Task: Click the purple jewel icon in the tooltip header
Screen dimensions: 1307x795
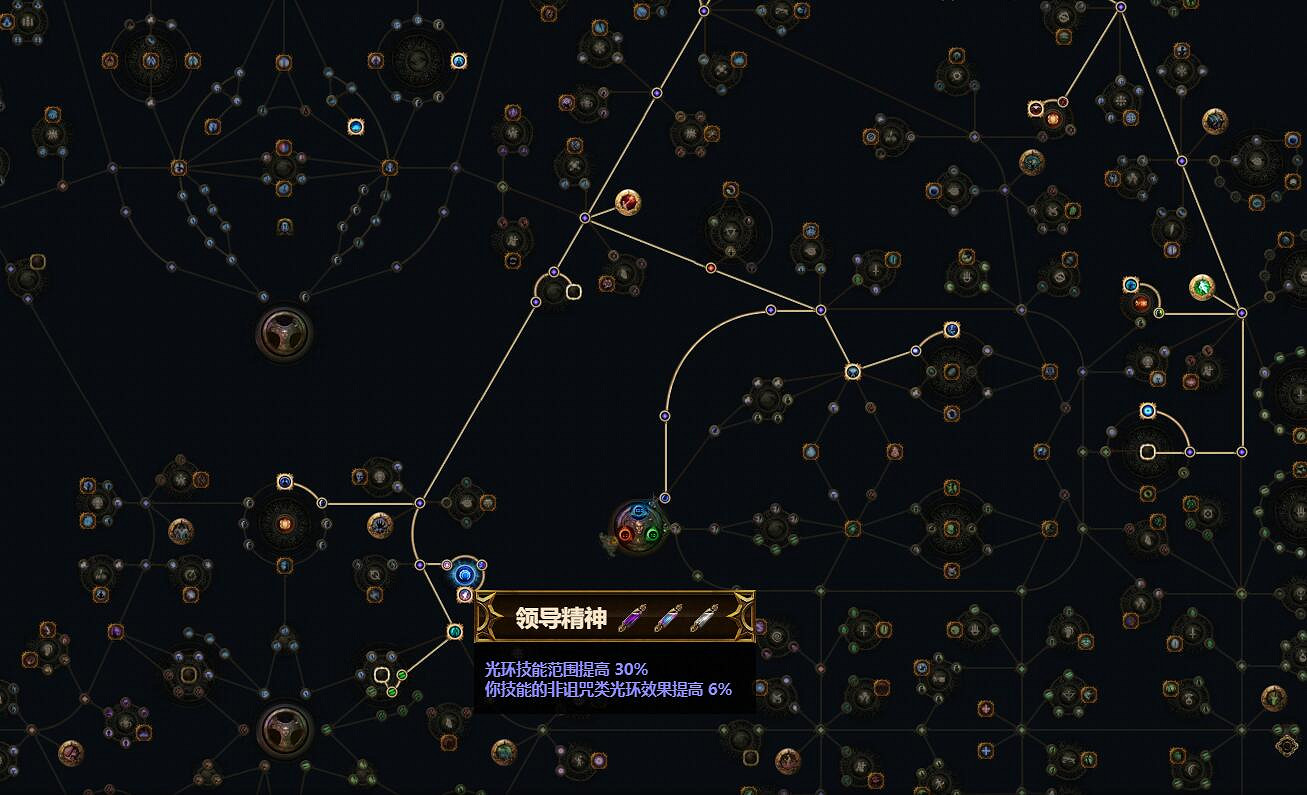Action: point(631,615)
